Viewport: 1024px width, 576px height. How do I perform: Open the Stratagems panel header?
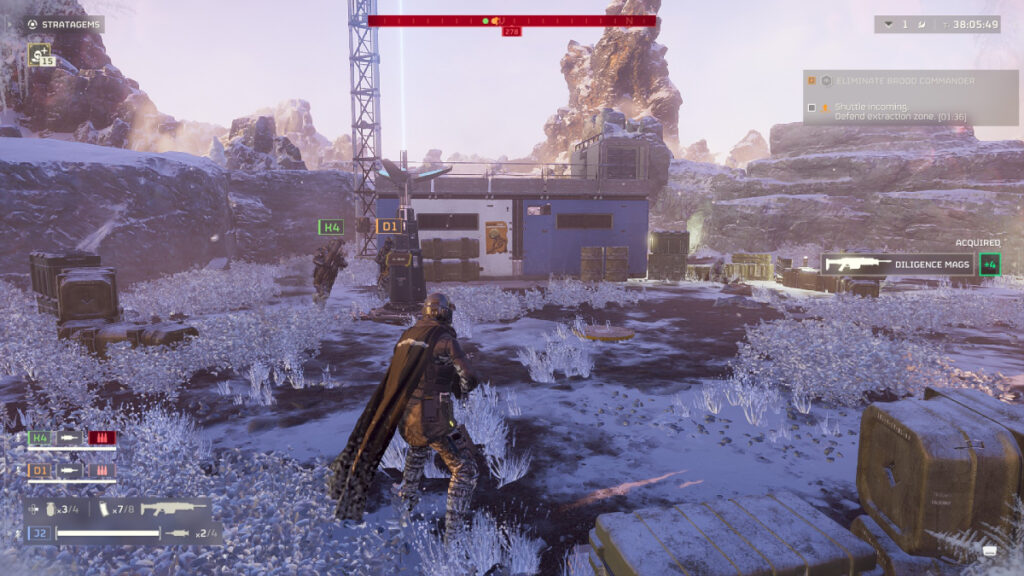click(63, 24)
